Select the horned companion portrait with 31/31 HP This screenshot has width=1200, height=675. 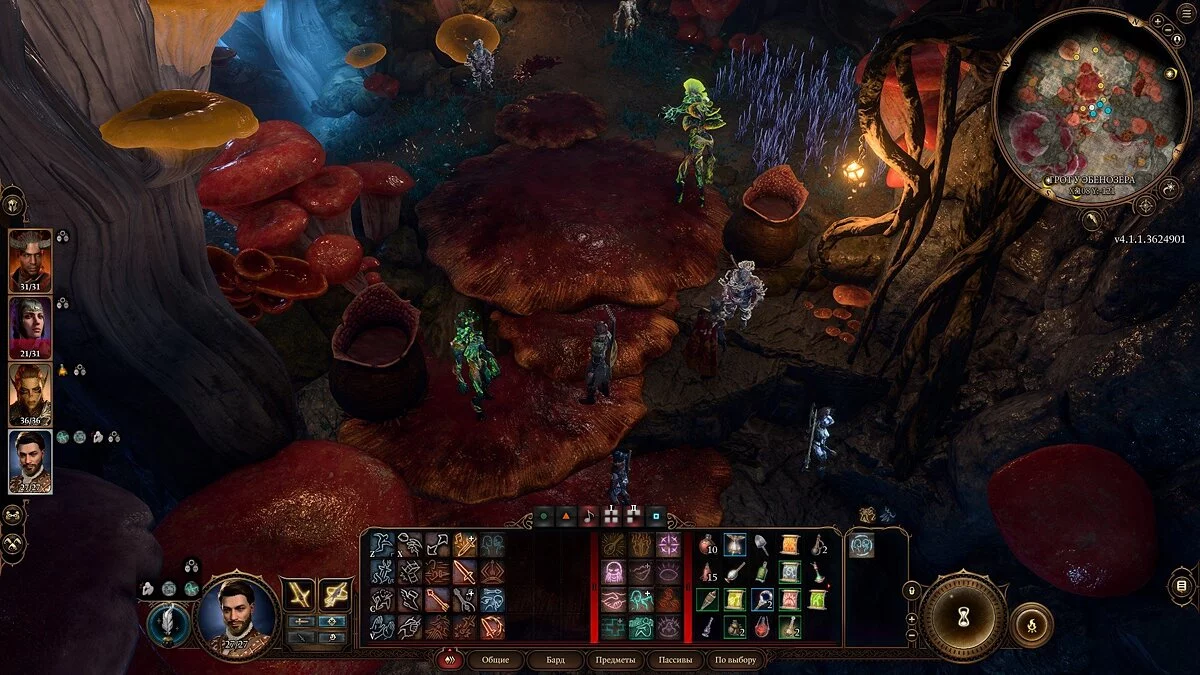pyautogui.click(x=30, y=260)
